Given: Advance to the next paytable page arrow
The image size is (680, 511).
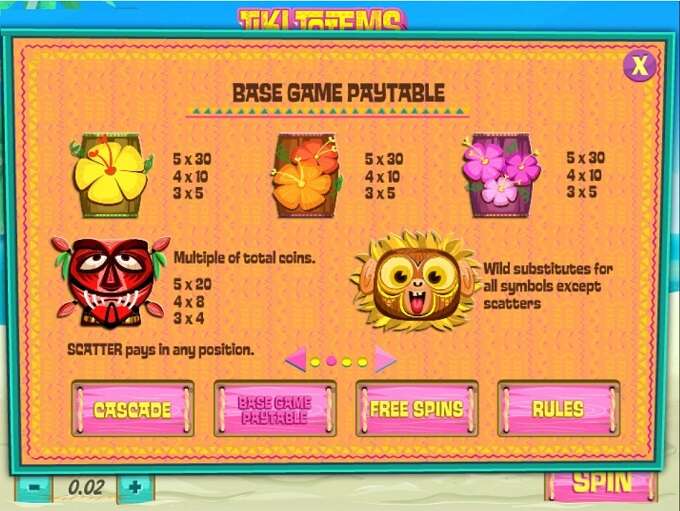Looking at the screenshot, I should pyautogui.click(x=385, y=359).
